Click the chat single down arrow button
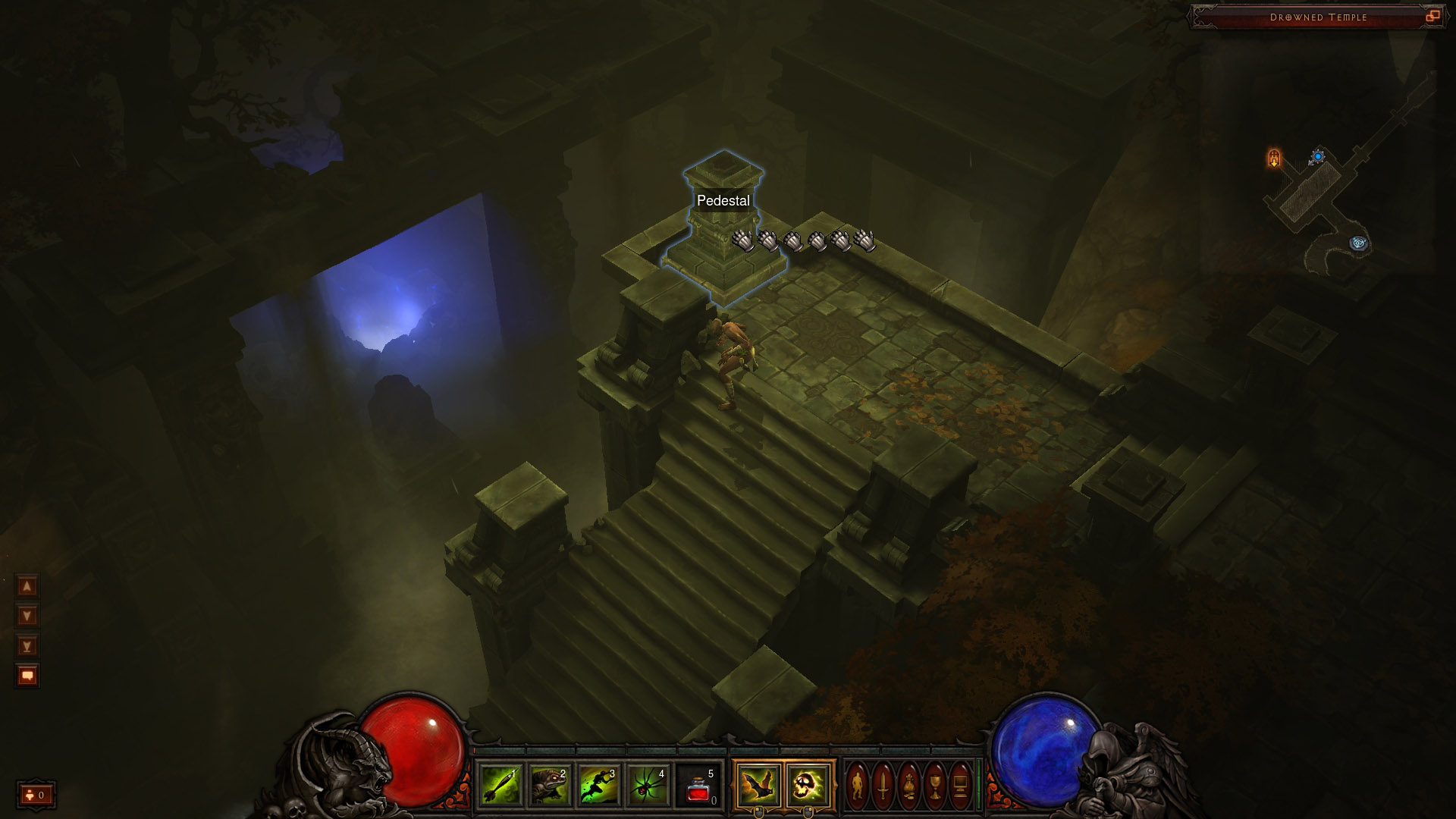This screenshot has height=819, width=1456. pos(27,616)
